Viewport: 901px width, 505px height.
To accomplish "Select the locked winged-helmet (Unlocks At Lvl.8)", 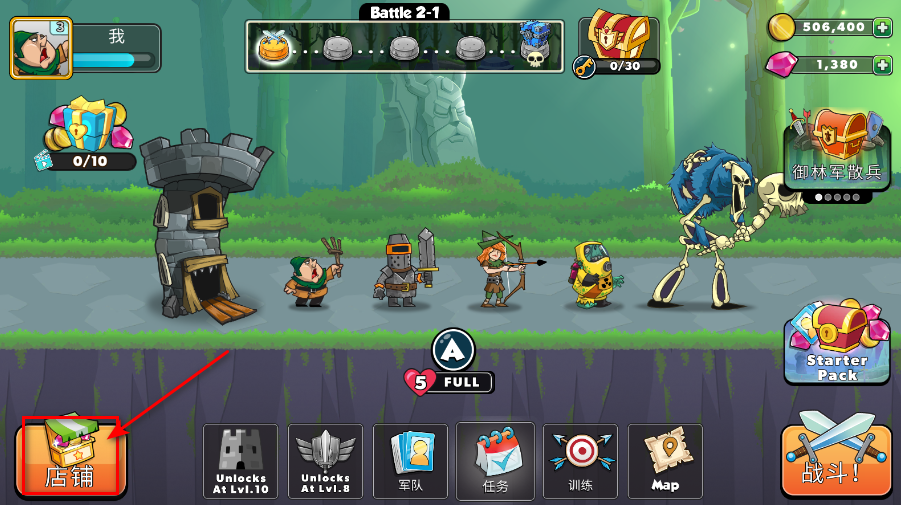I will (325, 461).
